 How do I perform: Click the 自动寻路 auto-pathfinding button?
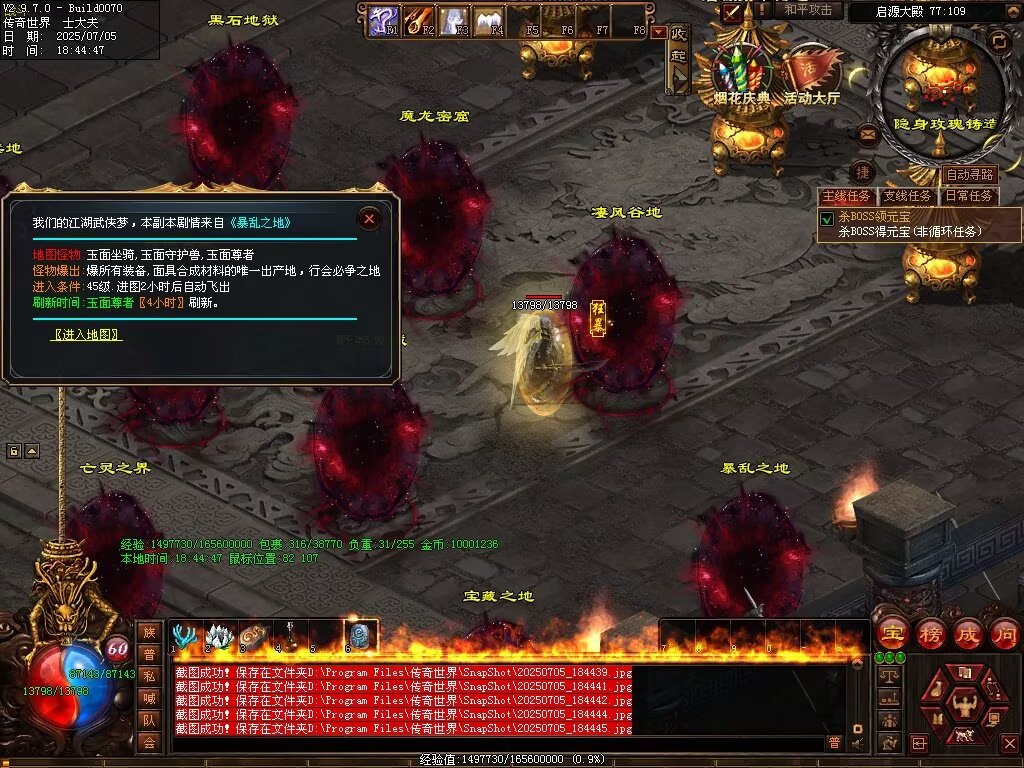(x=970, y=175)
